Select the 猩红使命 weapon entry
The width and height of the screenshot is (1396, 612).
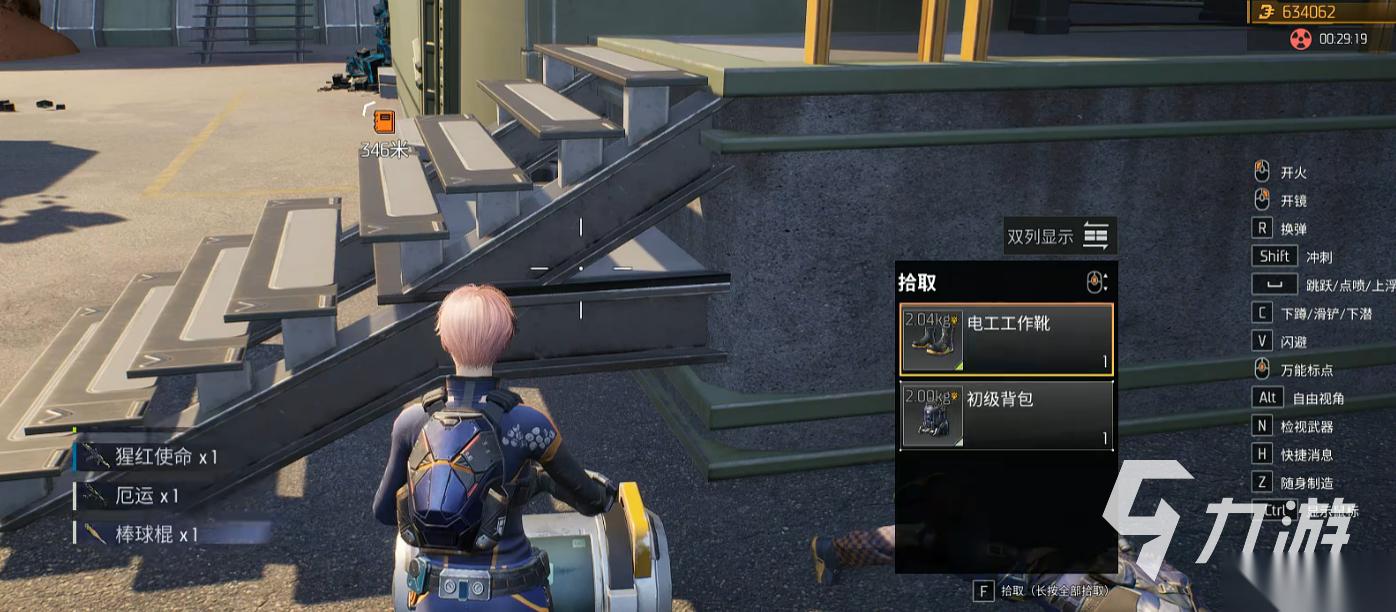150,457
